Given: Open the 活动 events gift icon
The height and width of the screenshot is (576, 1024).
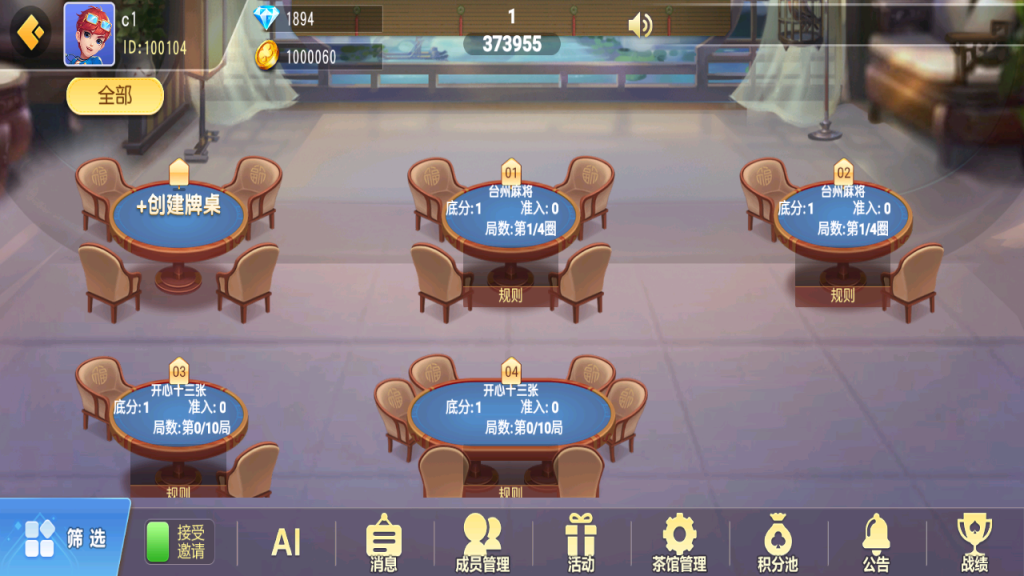Looking at the screenshot, I should [x=581, y=543].
